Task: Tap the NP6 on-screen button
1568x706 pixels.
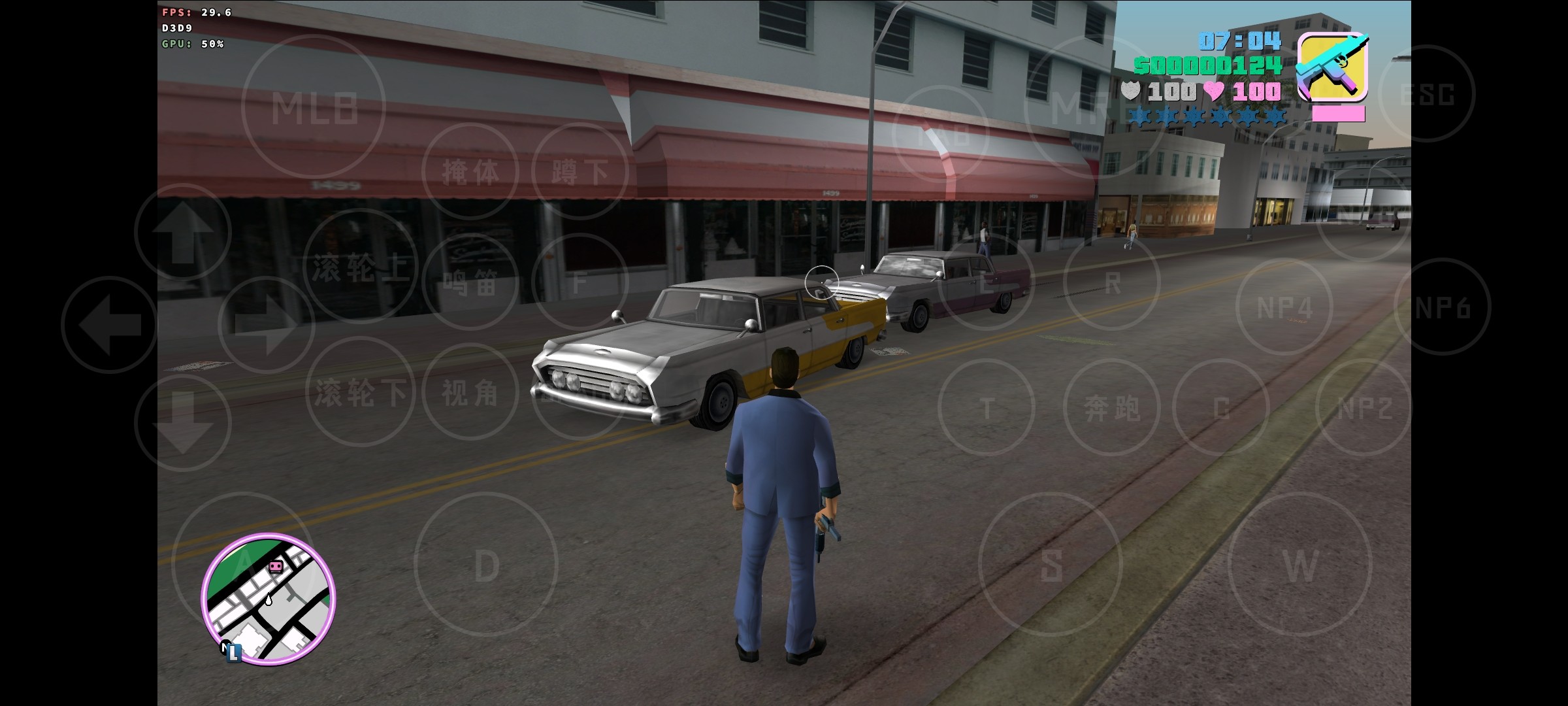Action: (x=1443, y=307)
